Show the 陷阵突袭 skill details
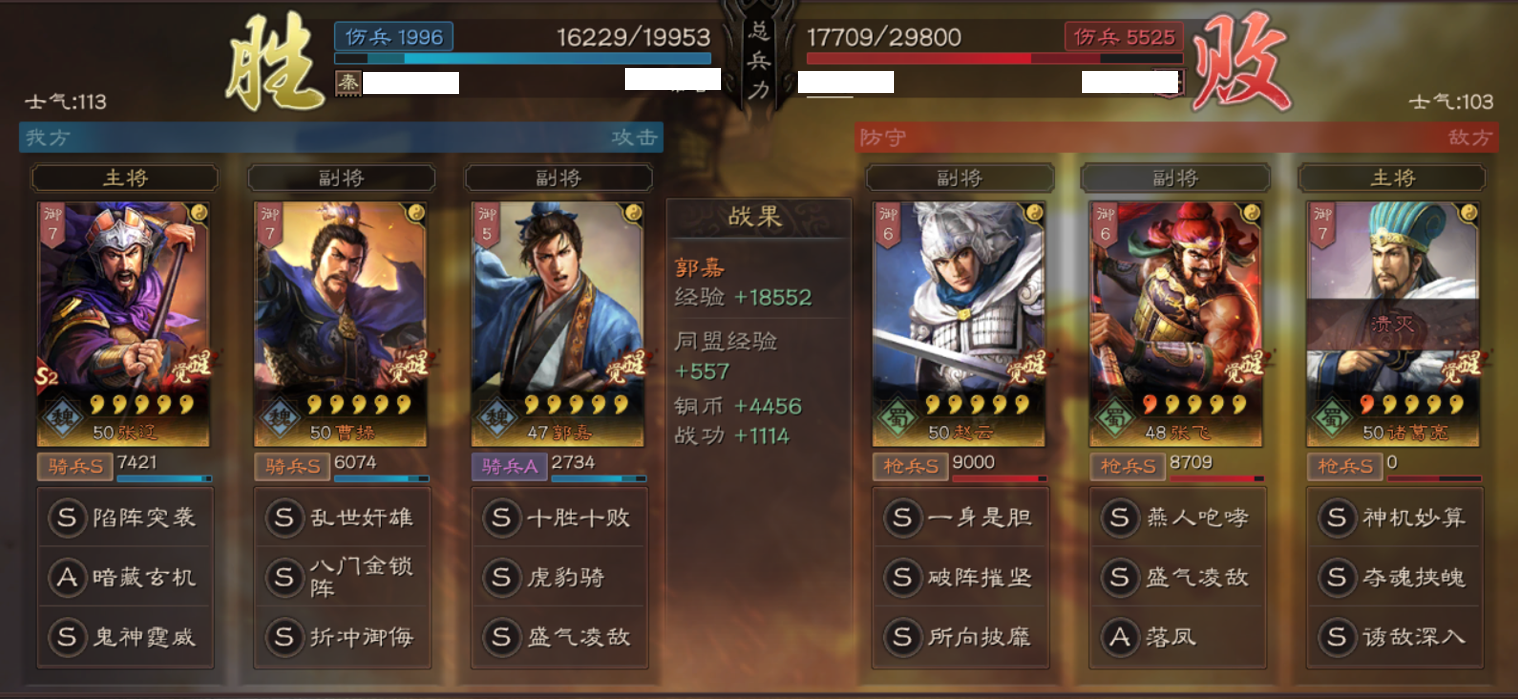Viewport: 1518px width, 699px height. pos(125,518)
